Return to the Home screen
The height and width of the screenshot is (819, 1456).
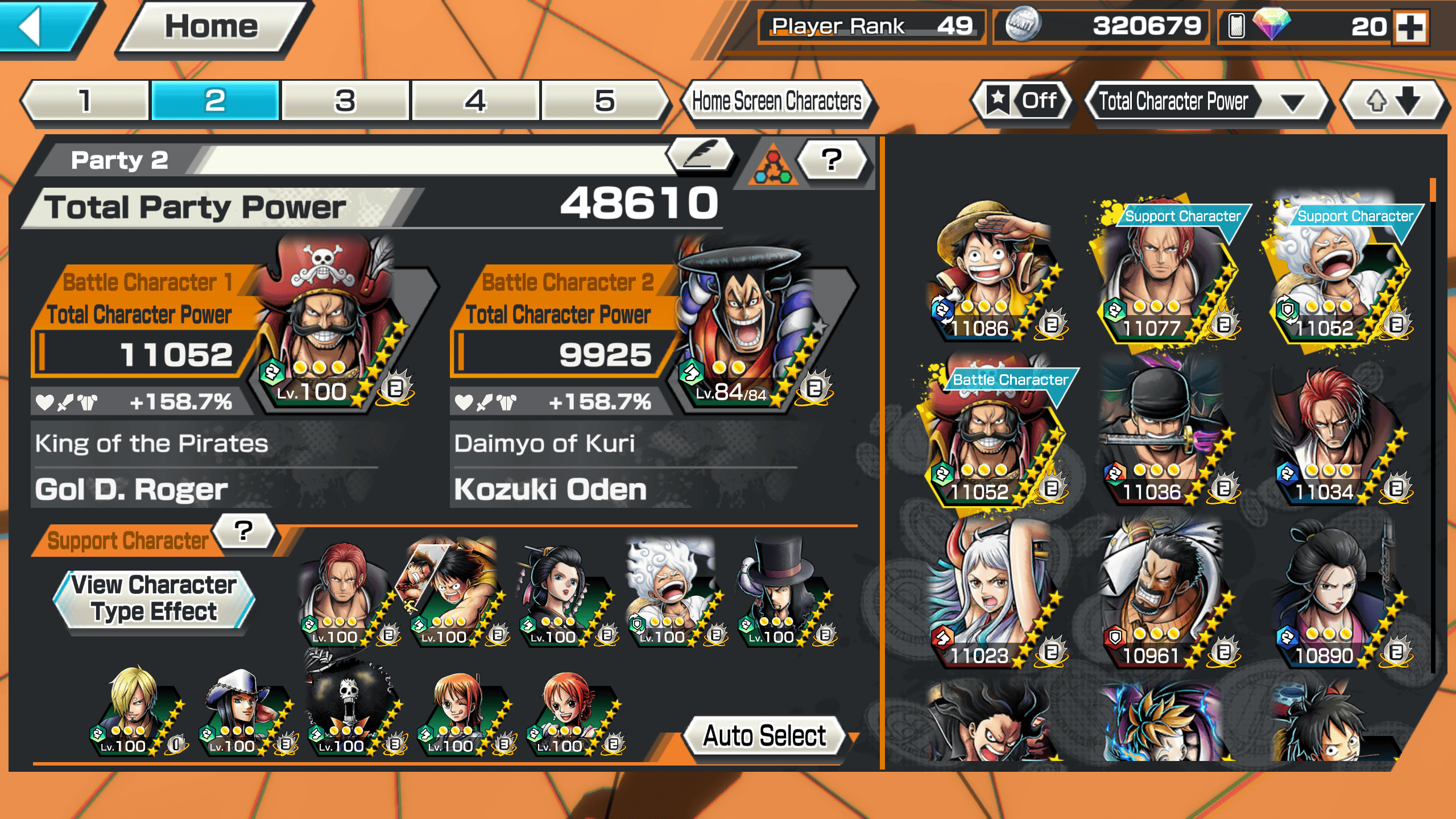point(212,27)
